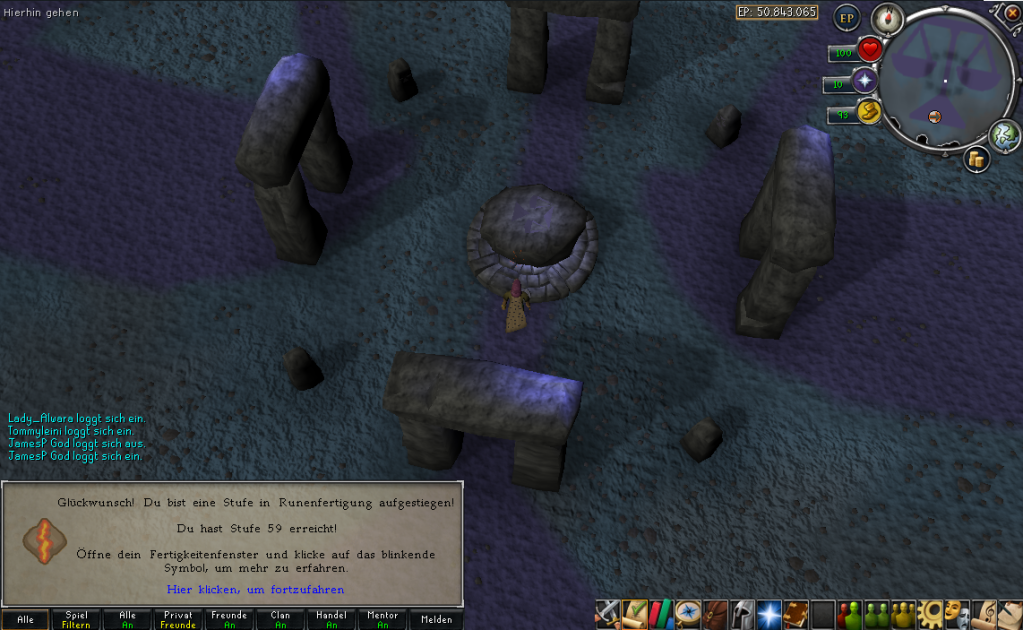This screenshot has height=630, width=1023.
Task: Click the red heart health orb
Action: tap(870, 49)
